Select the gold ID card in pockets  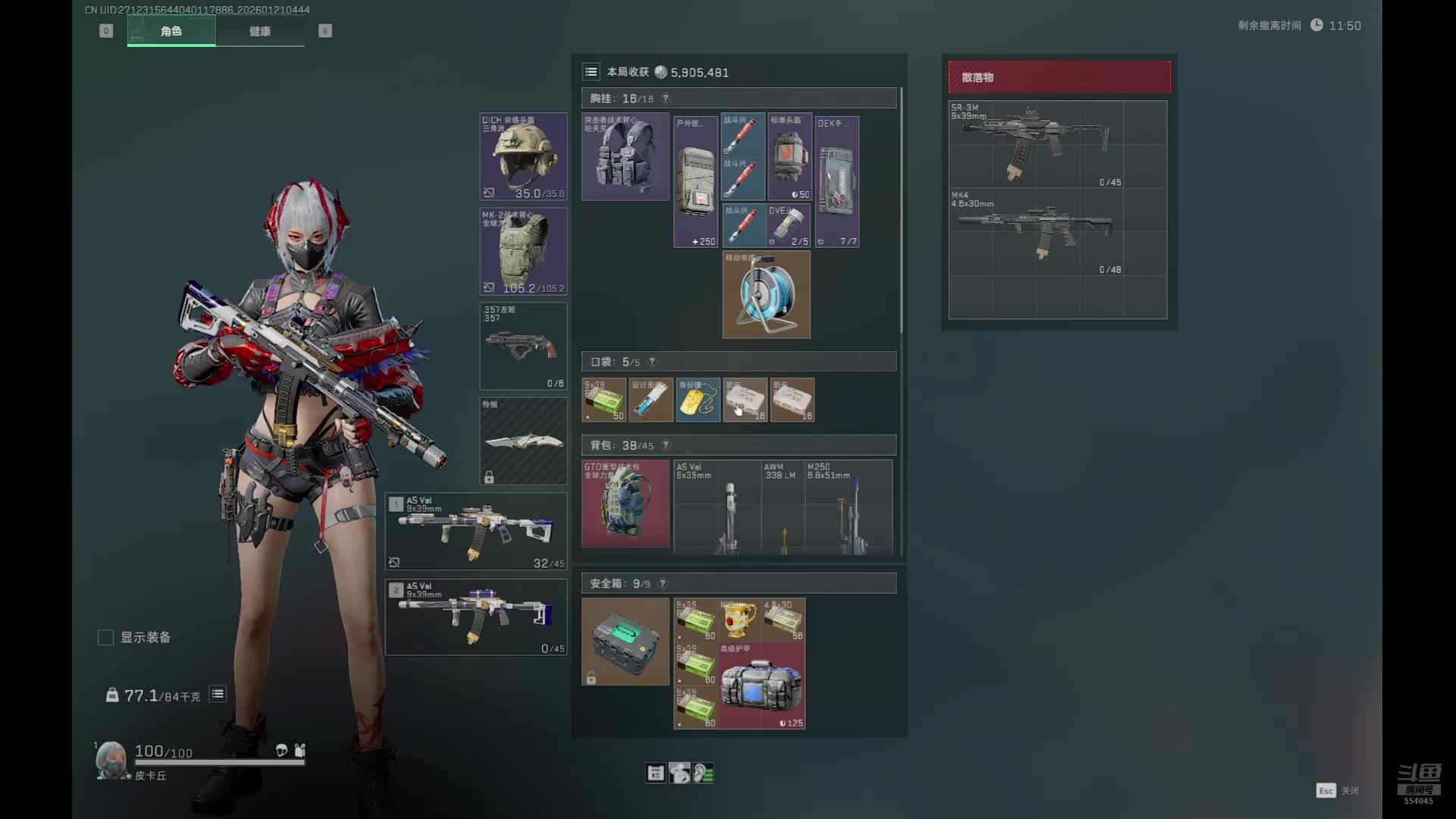[698, 400]
